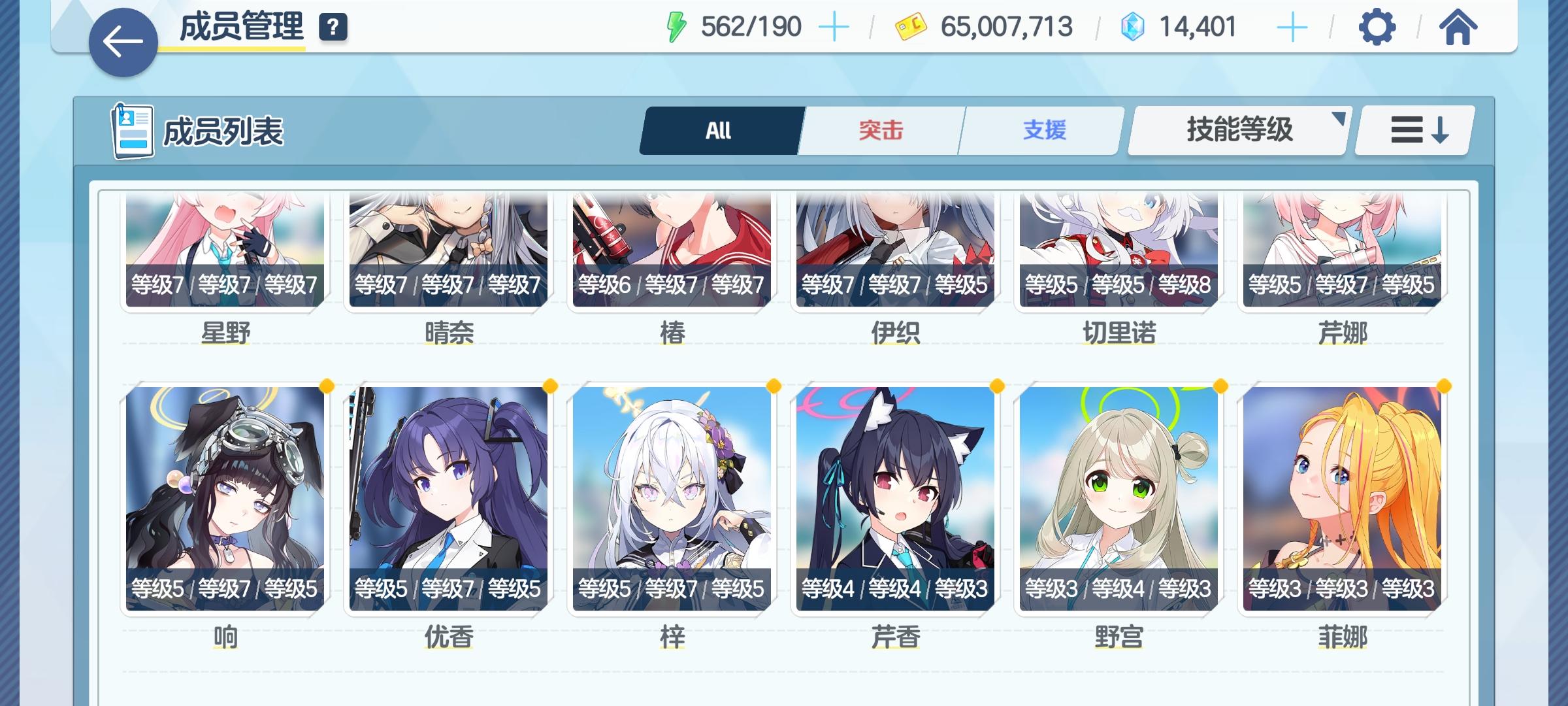This screenshot has height=706, width=1568.
Task: Switch to the 突击 tab
Action: pyautogui.click(x=879, y=129)
